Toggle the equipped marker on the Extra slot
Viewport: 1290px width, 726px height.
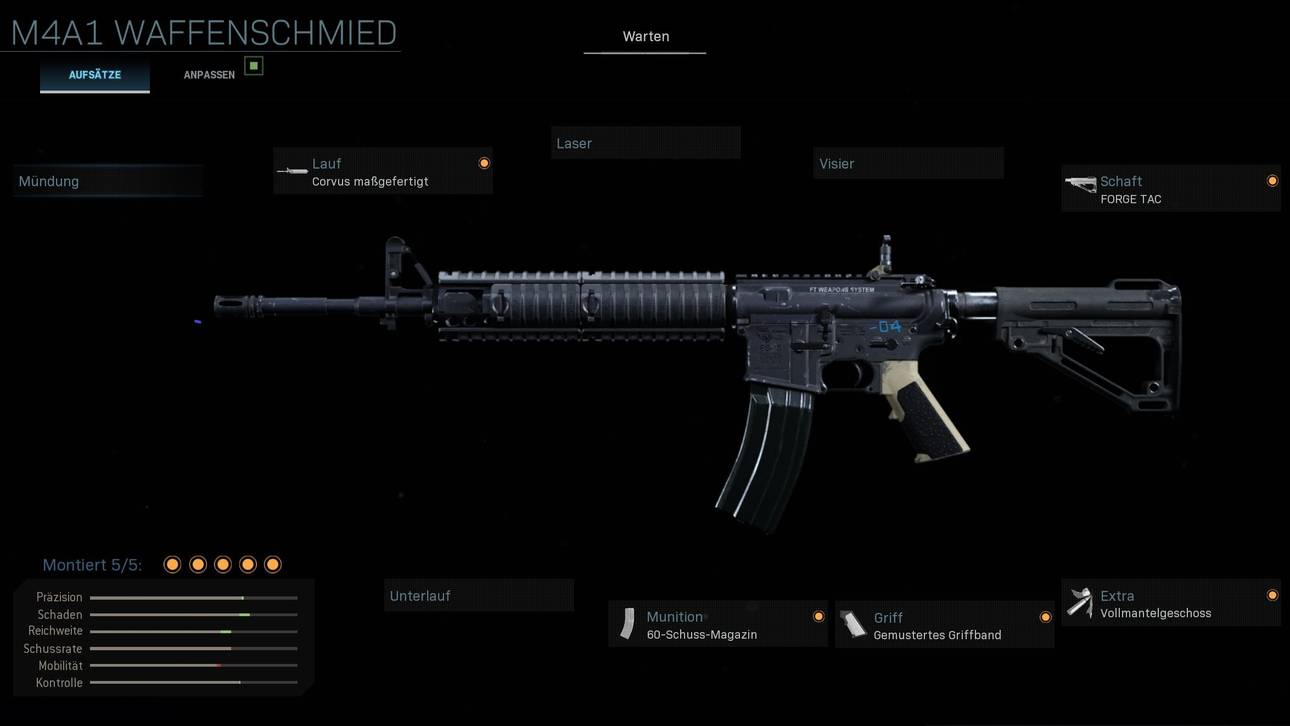click(x=1272, y=595)
